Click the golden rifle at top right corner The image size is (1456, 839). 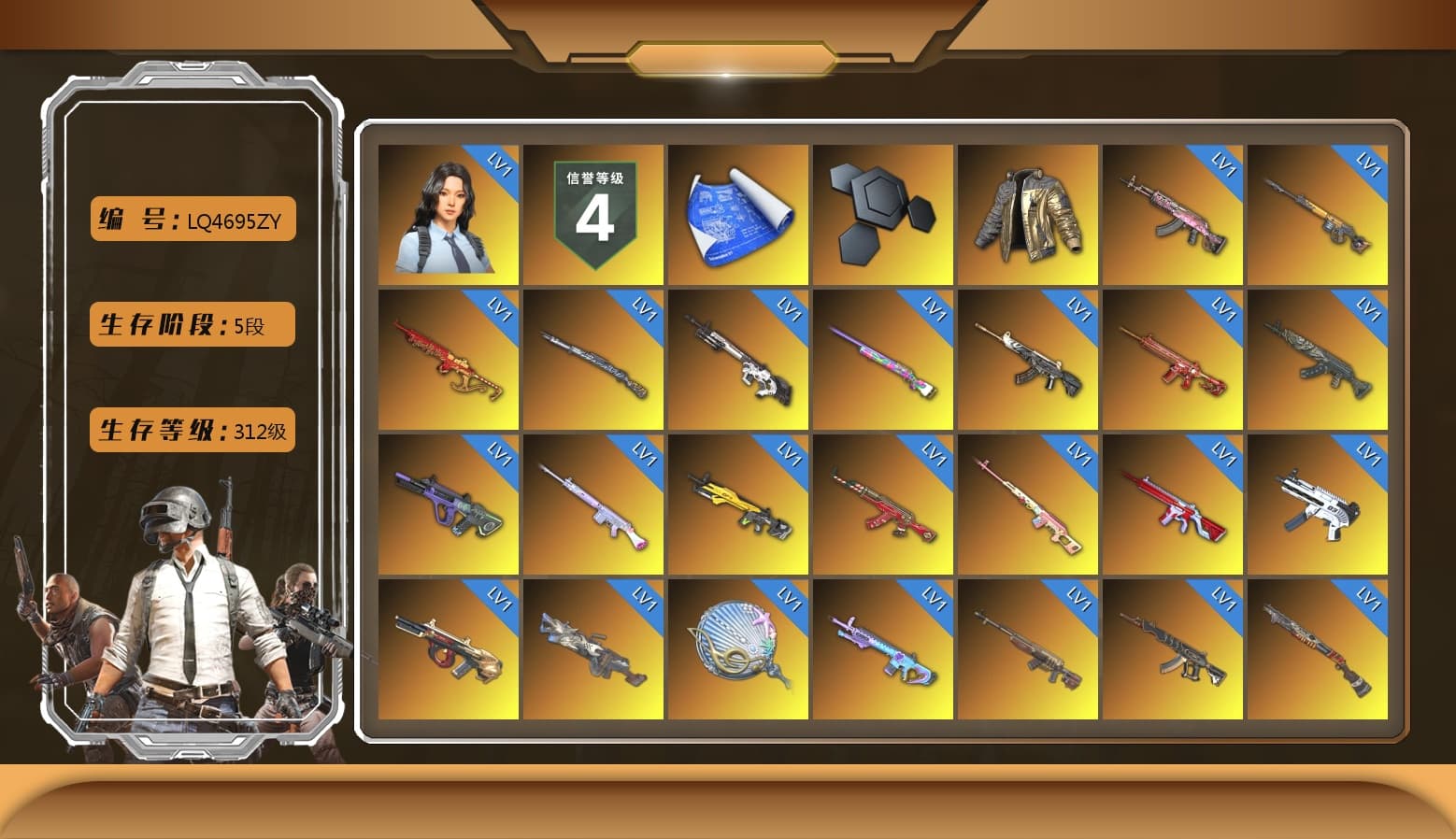click(1319, 213)
